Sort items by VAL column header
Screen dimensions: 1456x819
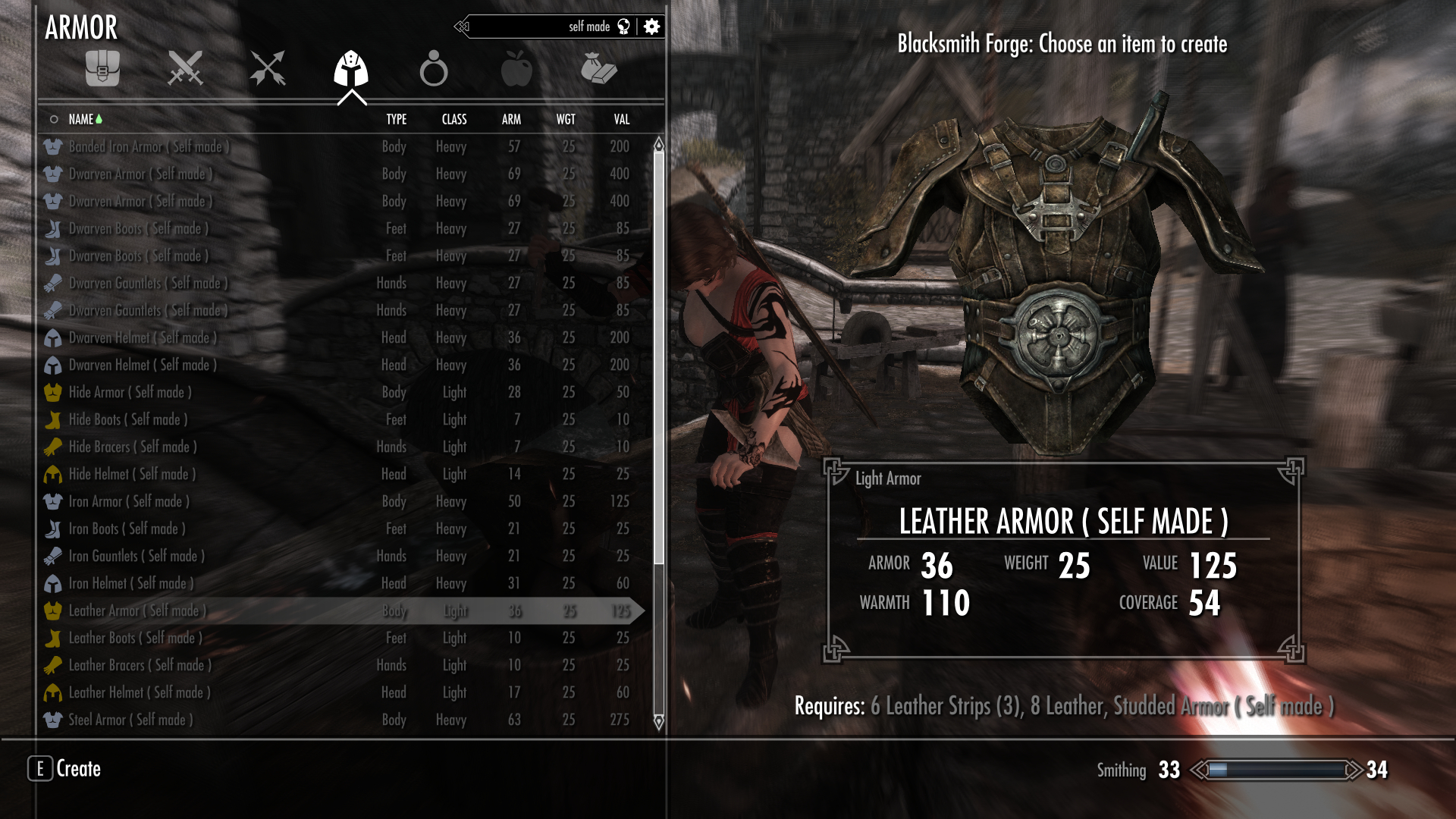621,119
